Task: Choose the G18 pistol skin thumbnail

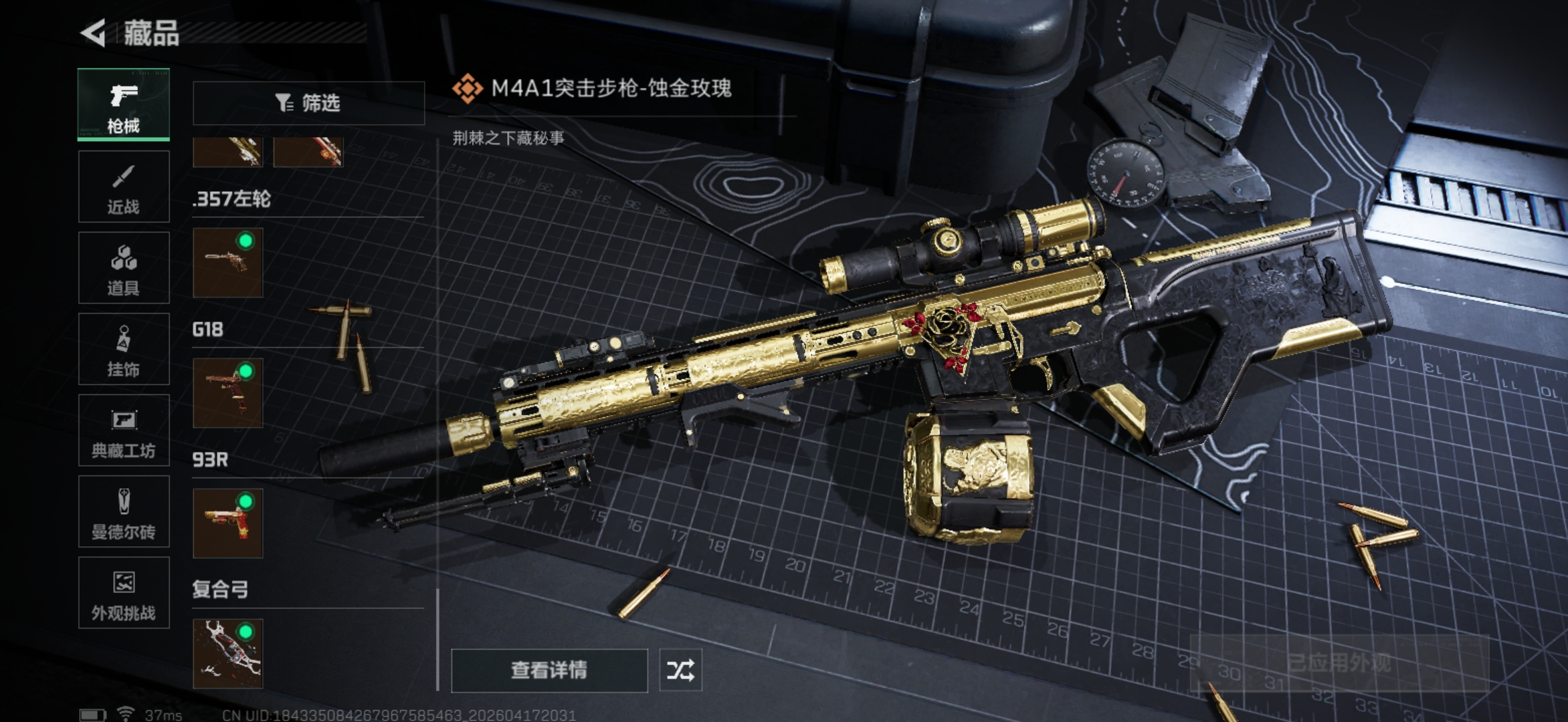Action: (228, 393)
